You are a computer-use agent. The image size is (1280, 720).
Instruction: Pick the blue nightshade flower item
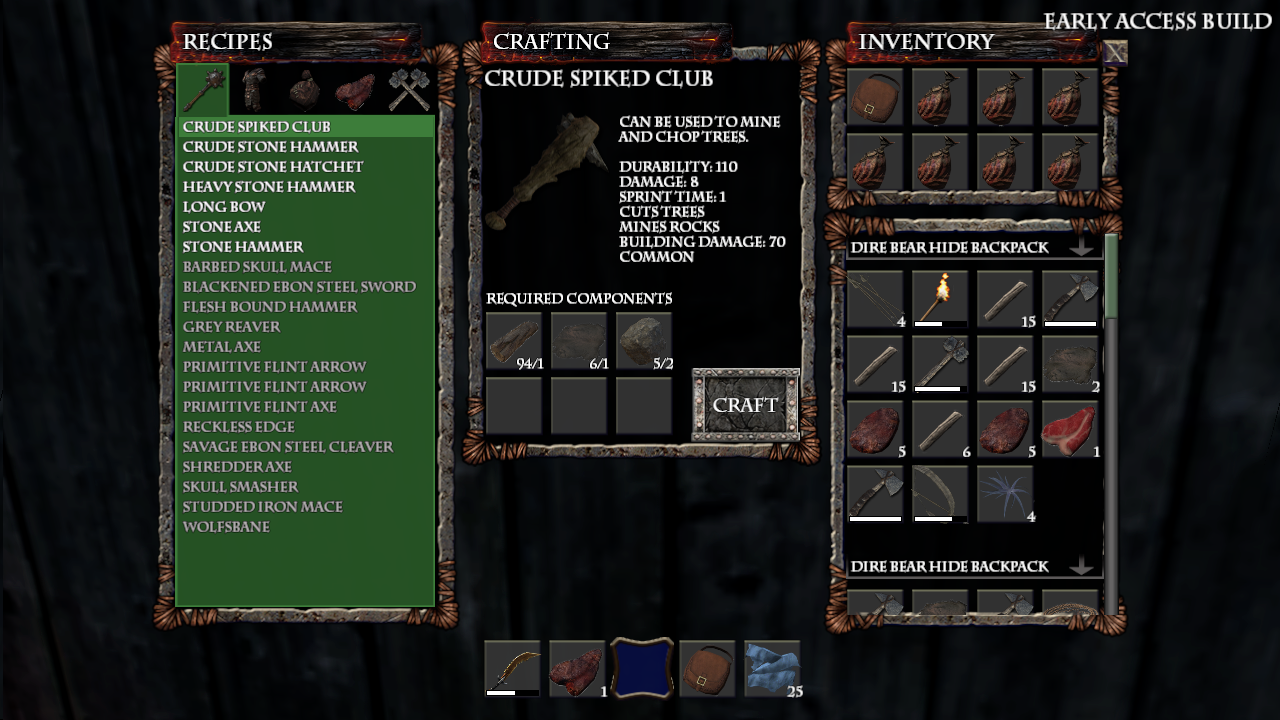(1008, 492)
